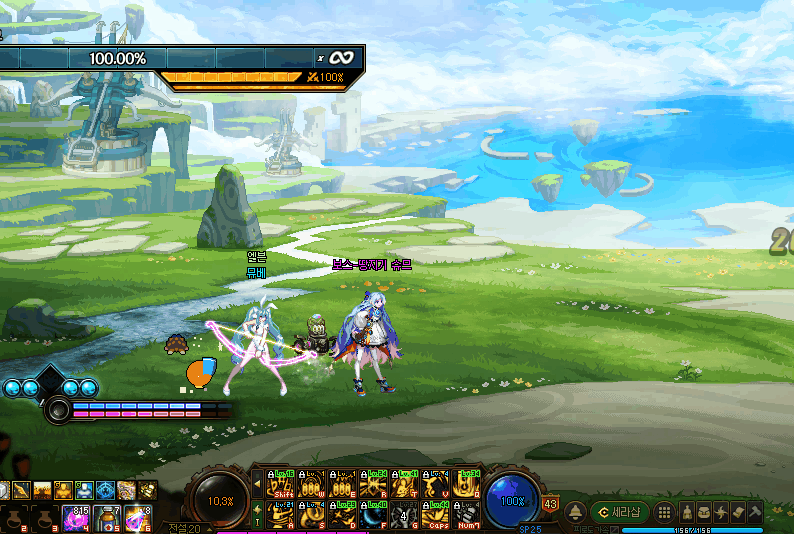Activate the F-key crescent moon skill
794x534 pixels.
(374, 514)
